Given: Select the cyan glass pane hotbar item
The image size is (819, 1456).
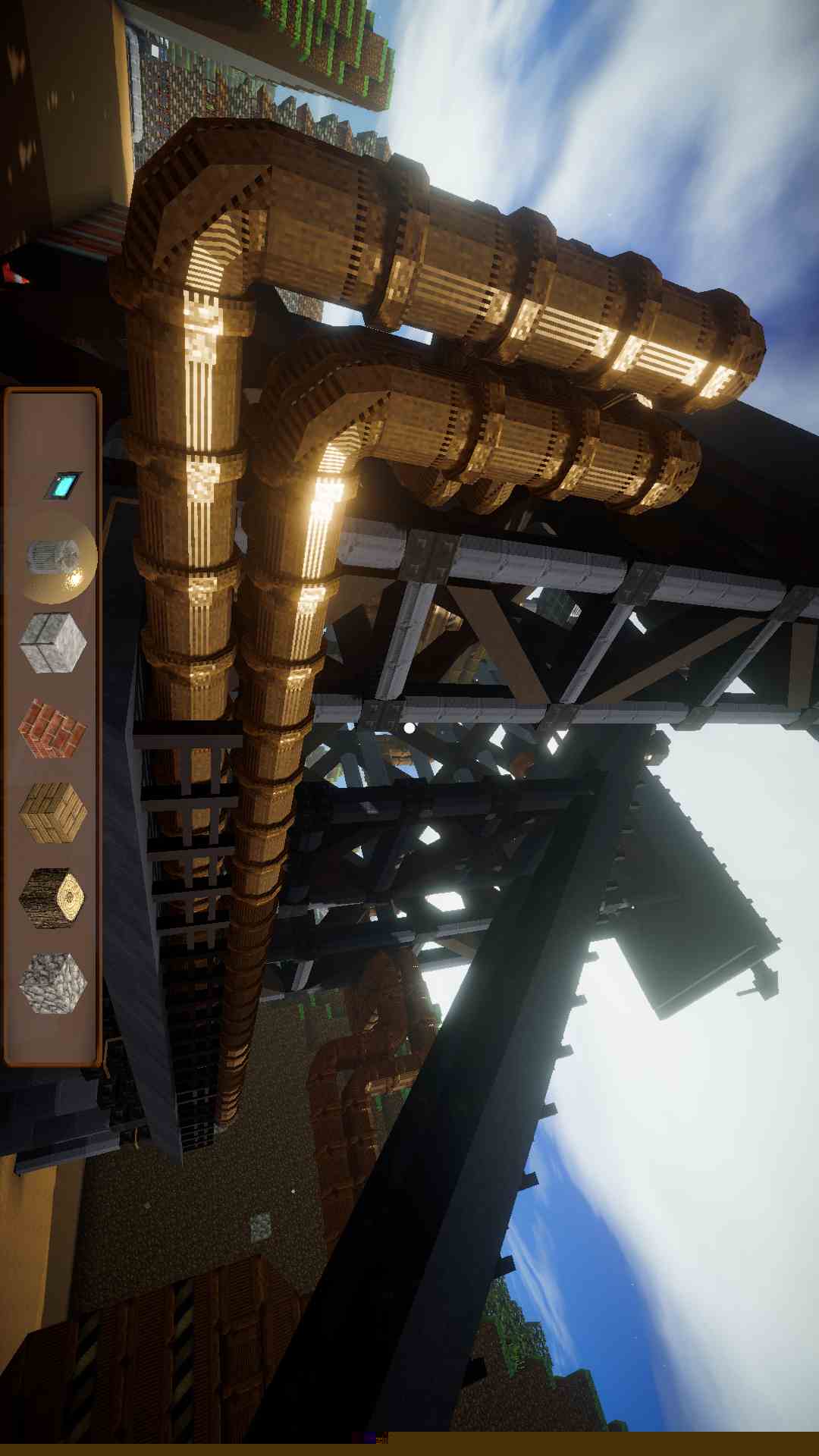Looking at the screenshot, I should [x=62, y=485].
